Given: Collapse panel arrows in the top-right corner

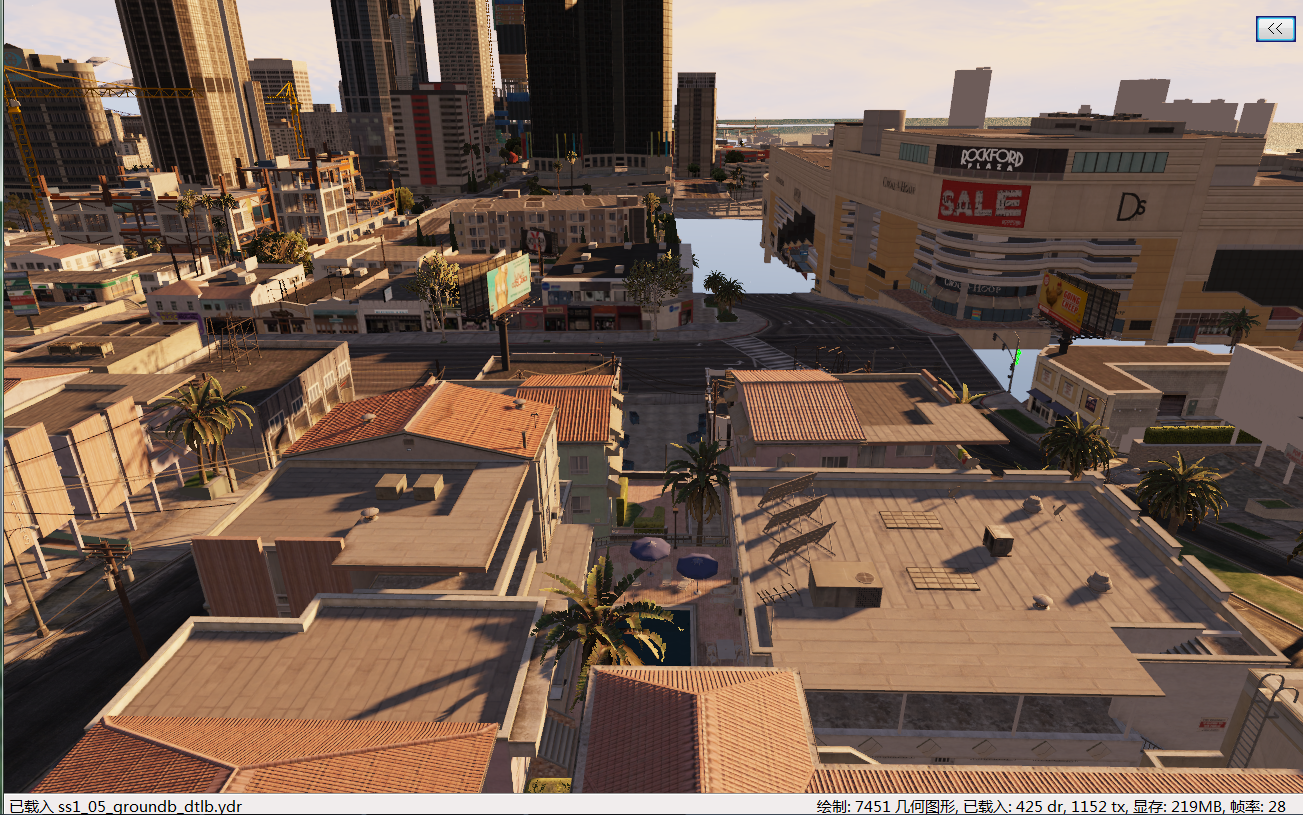Looking at the screenshot, I should pos(1273,29).
